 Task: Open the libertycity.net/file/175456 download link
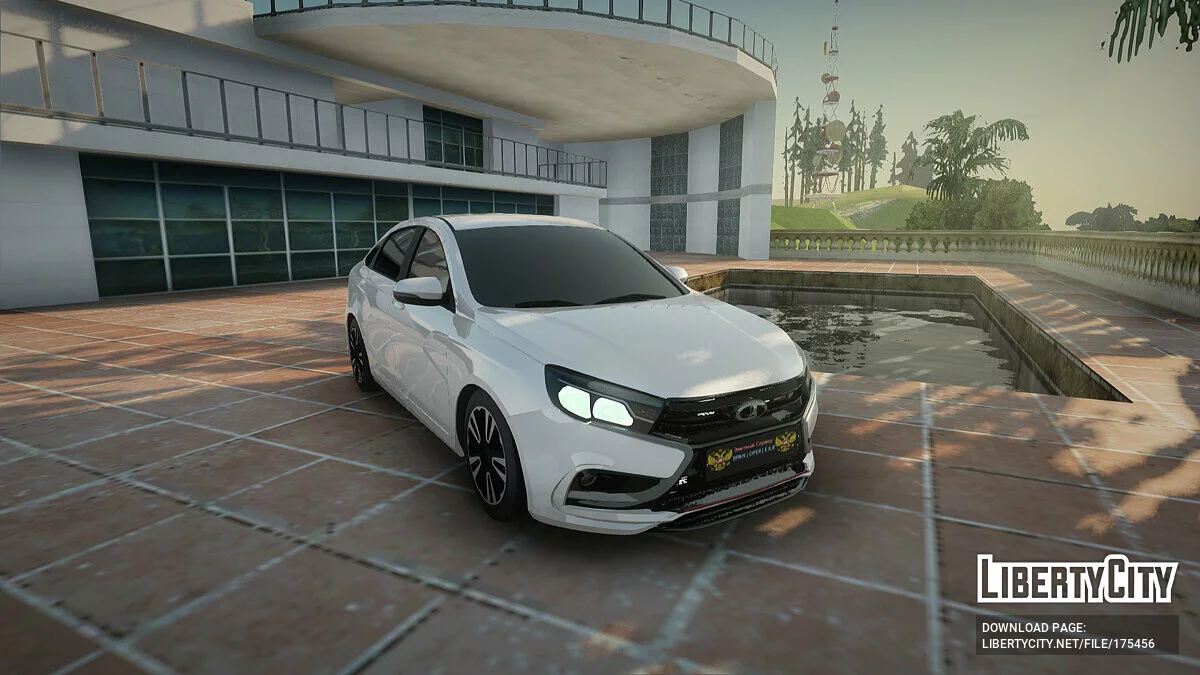(x=1068, y=644)
